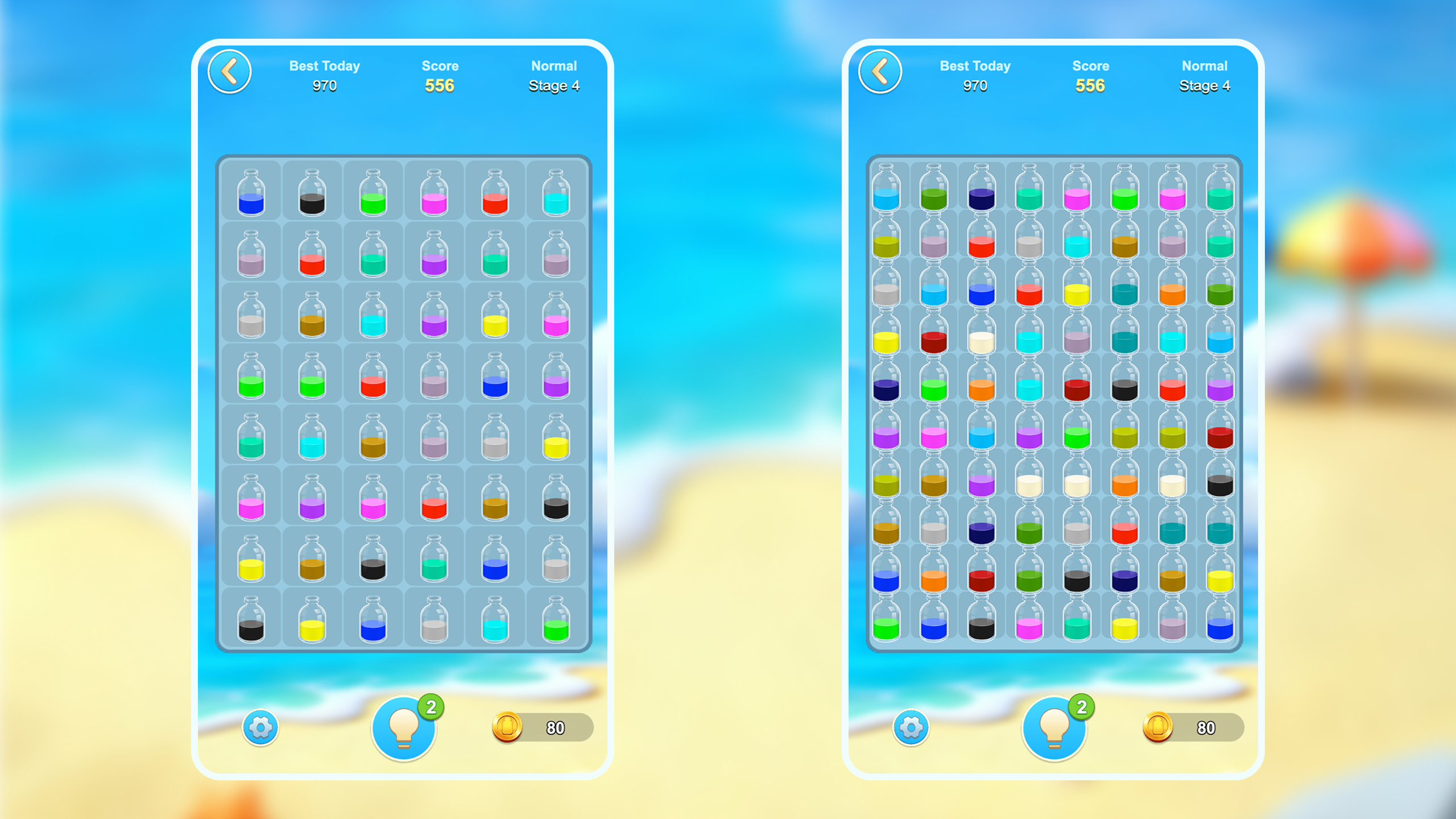Click the coin icon near the left panel's 80 counter
This screenshot has width=1456, height=819.
(508, 729)
